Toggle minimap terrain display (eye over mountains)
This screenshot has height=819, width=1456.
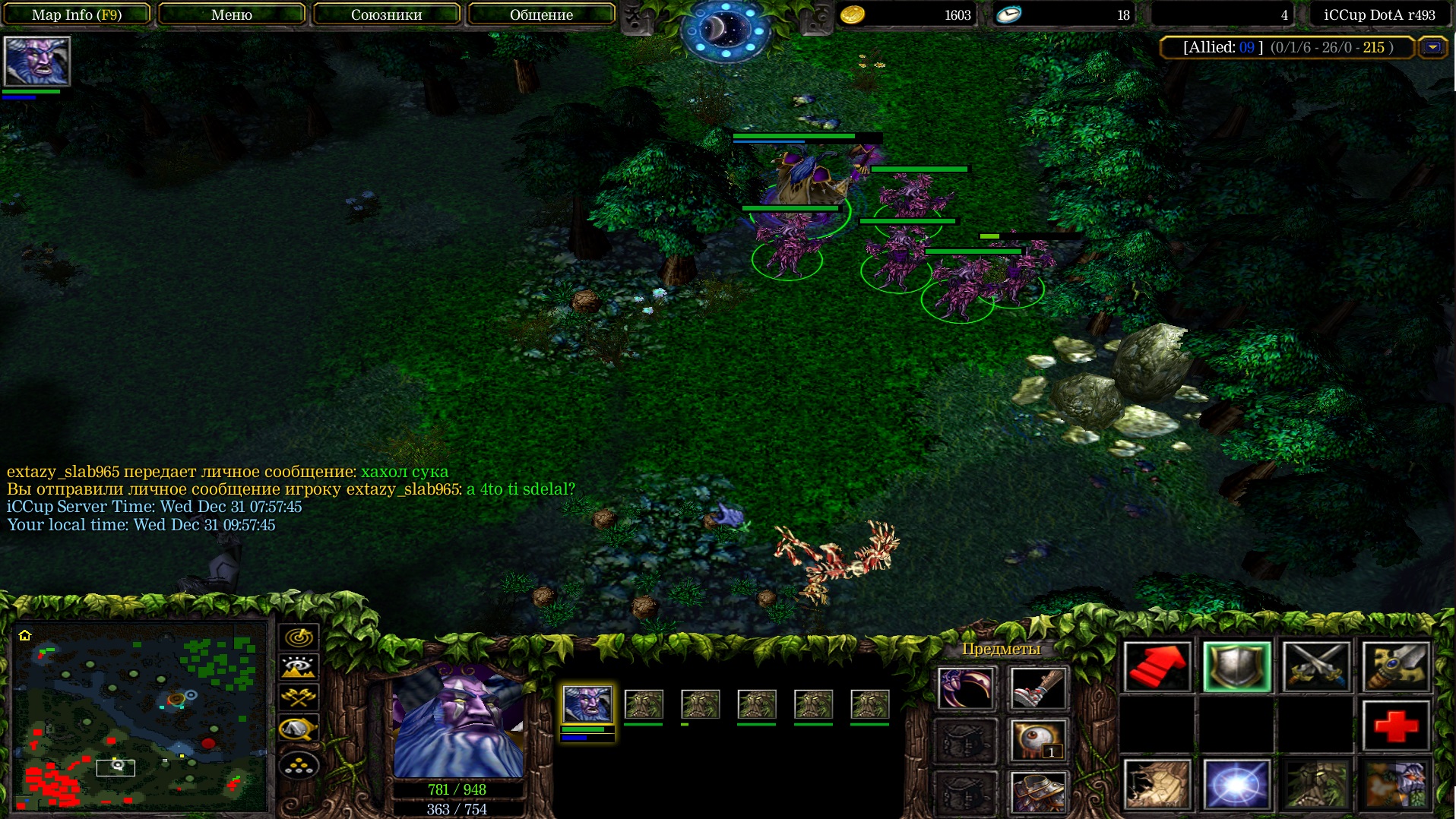coord(299,668)
